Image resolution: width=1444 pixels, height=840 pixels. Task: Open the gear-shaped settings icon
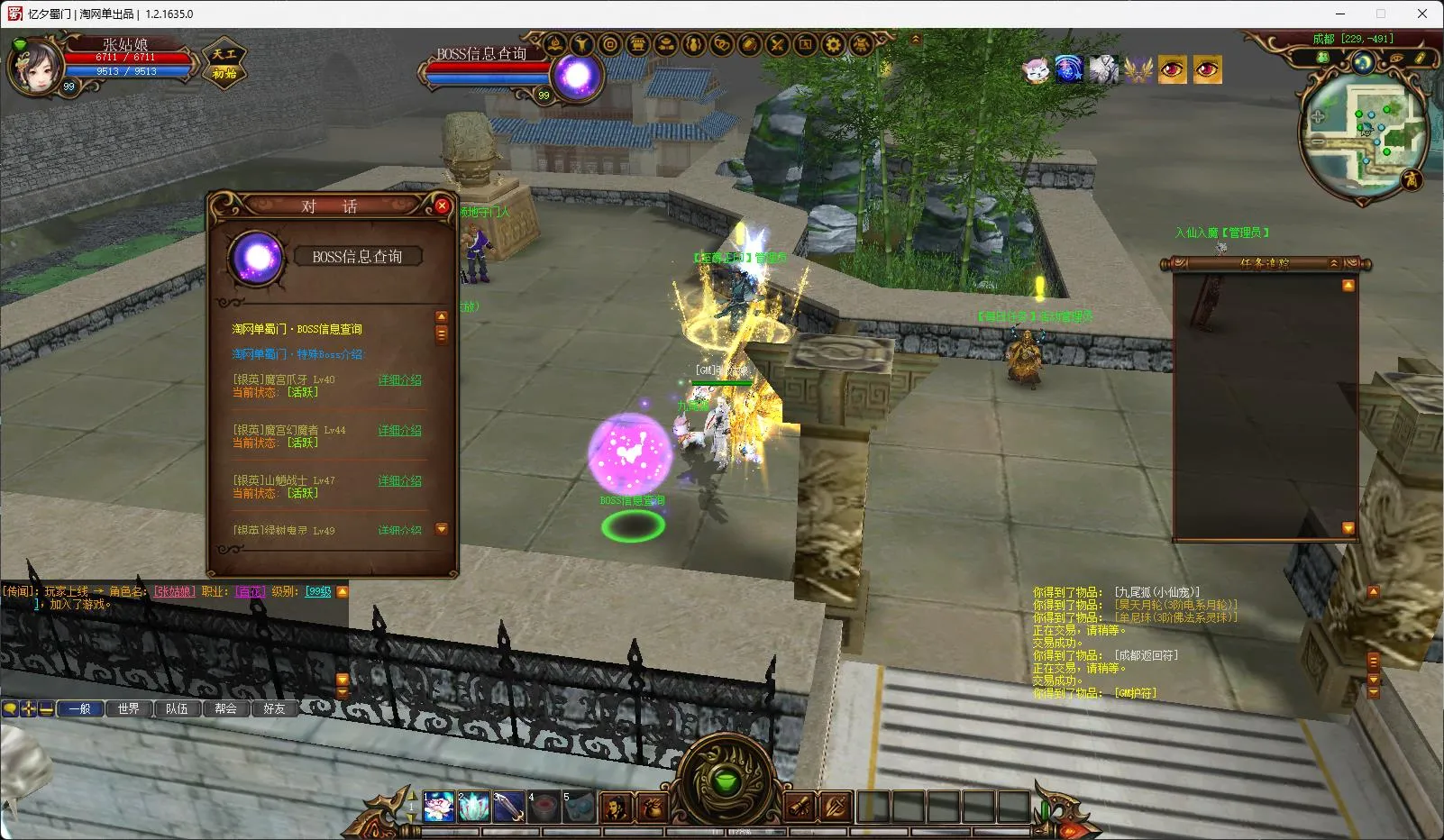(833, 44)
